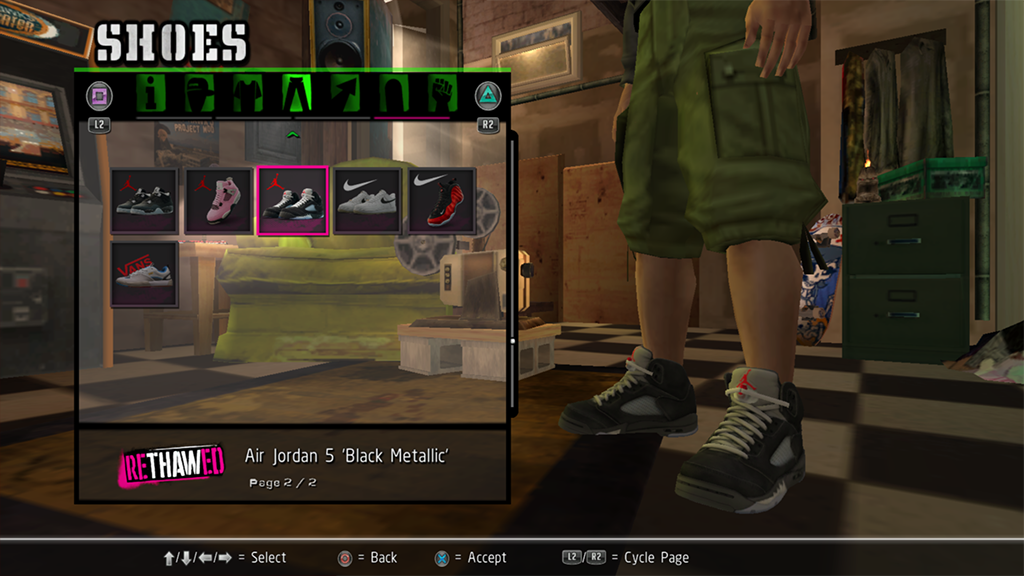
Task: Choose the red and black Nike shoe
Action: [441, 201]
